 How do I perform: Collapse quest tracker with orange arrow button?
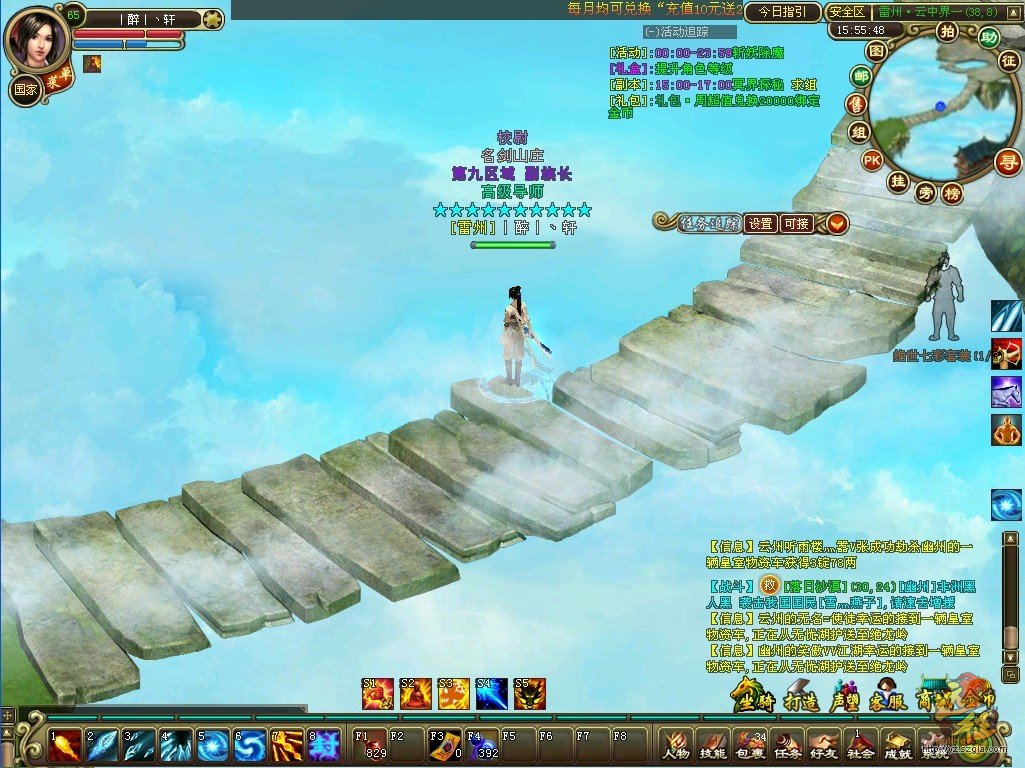click(836, 224)
